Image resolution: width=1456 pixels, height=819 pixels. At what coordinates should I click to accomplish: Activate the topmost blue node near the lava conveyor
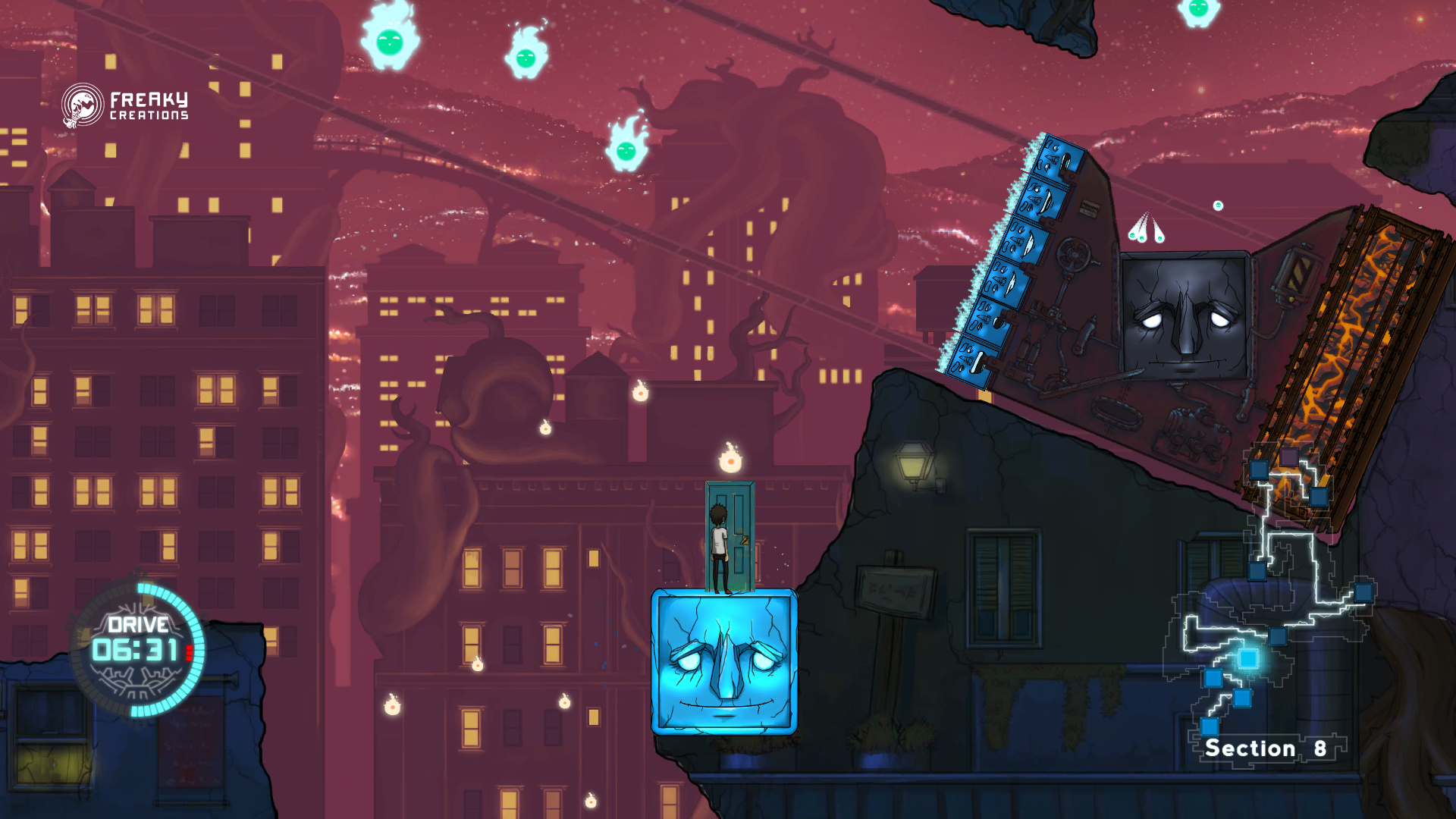click(x=1259, y=470)
